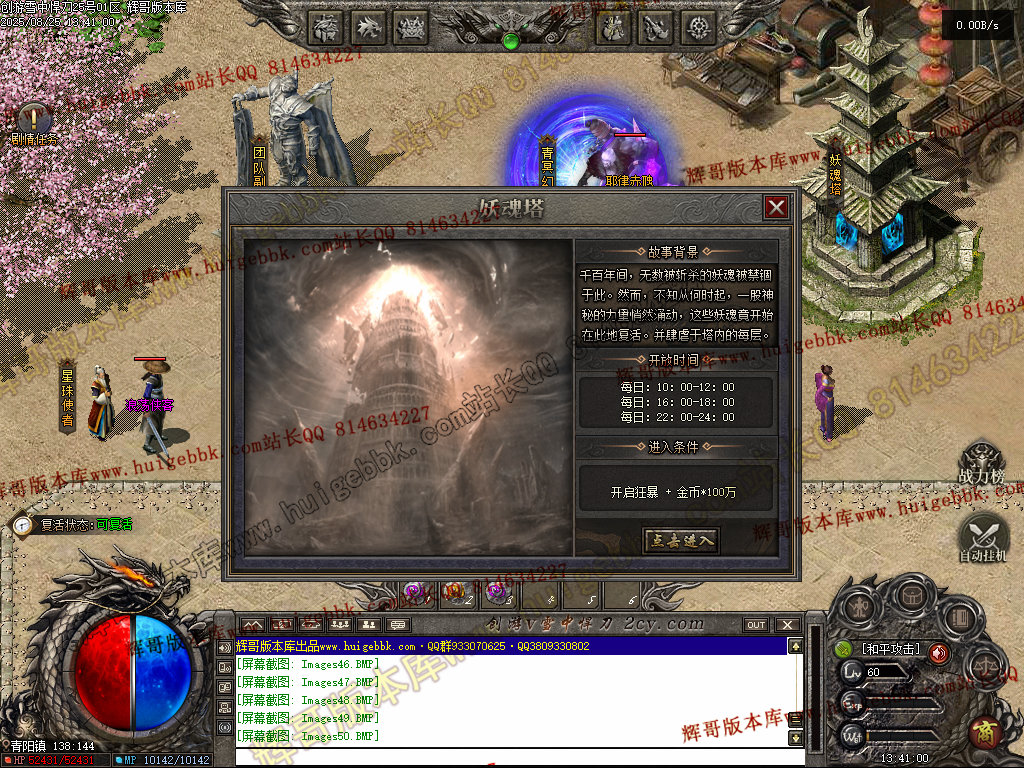The height and width of the screenshot is (768, 1024).
Task: Open the 商 shop button
Action: [983, 733]
